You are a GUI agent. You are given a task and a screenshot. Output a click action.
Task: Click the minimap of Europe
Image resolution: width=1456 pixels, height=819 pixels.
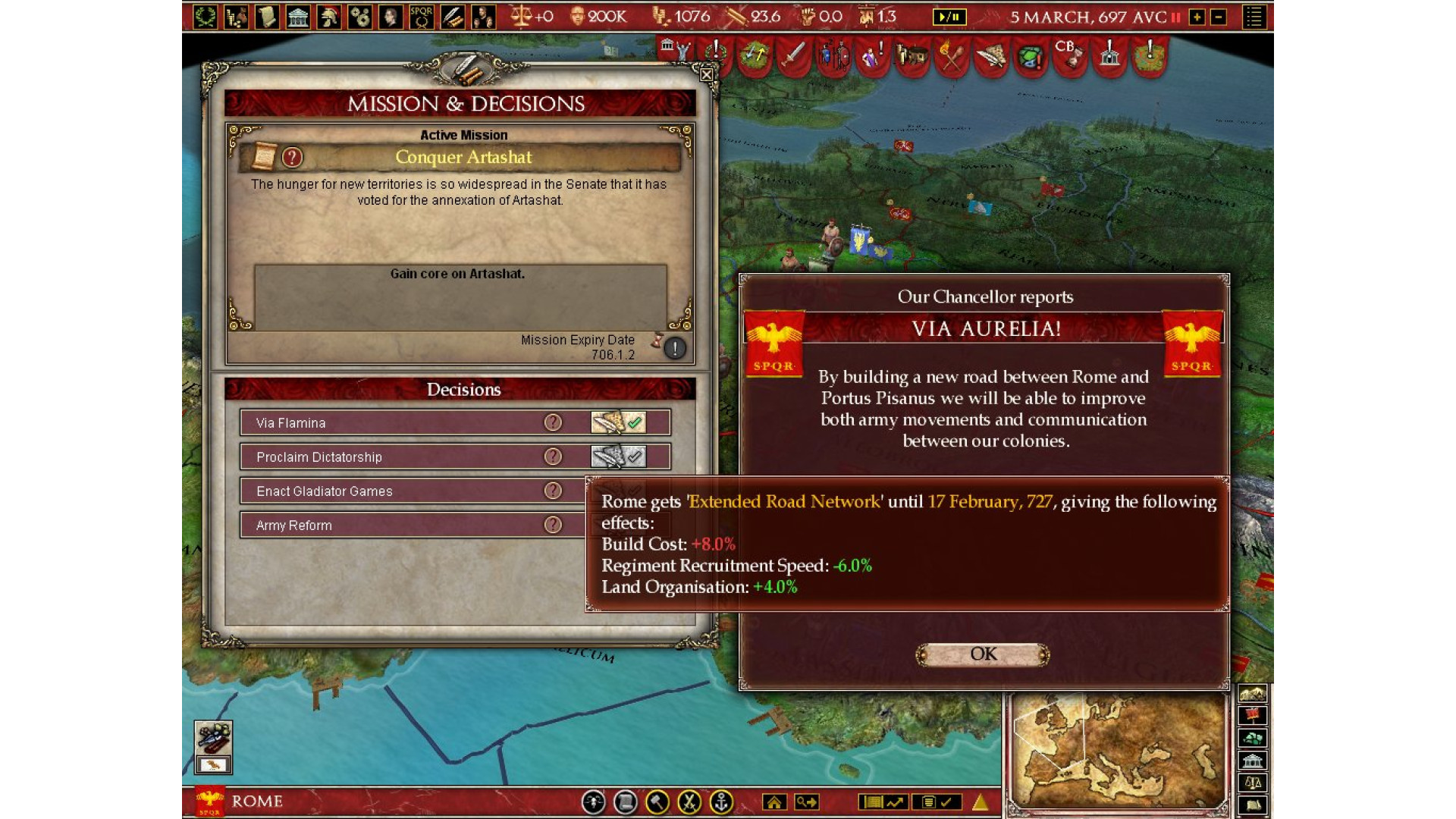1117,751
